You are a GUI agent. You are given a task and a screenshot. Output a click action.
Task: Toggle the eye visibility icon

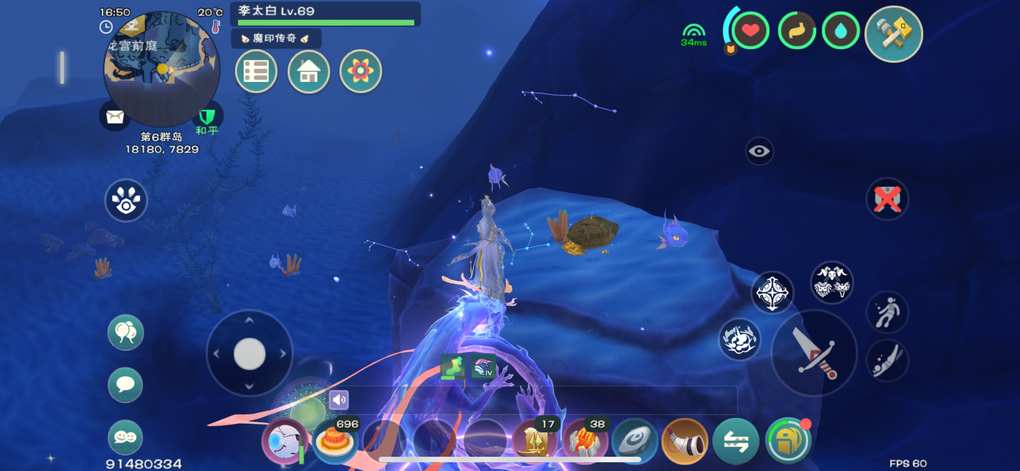[760, 151]
